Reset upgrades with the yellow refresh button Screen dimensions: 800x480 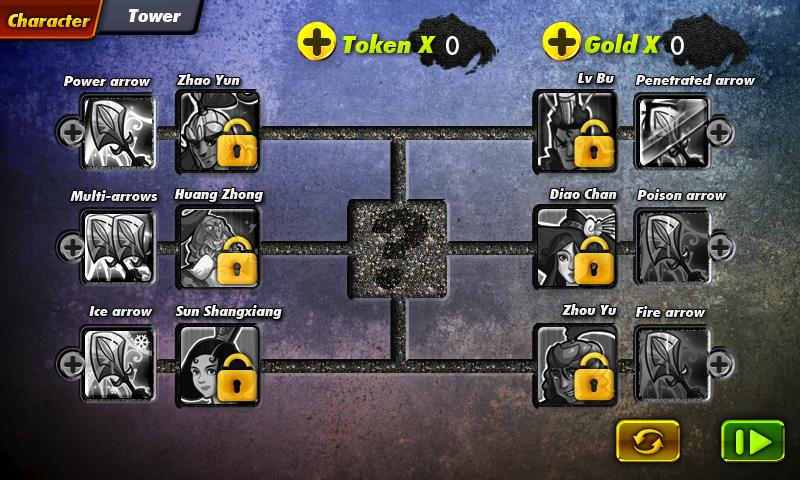point(647,440)
